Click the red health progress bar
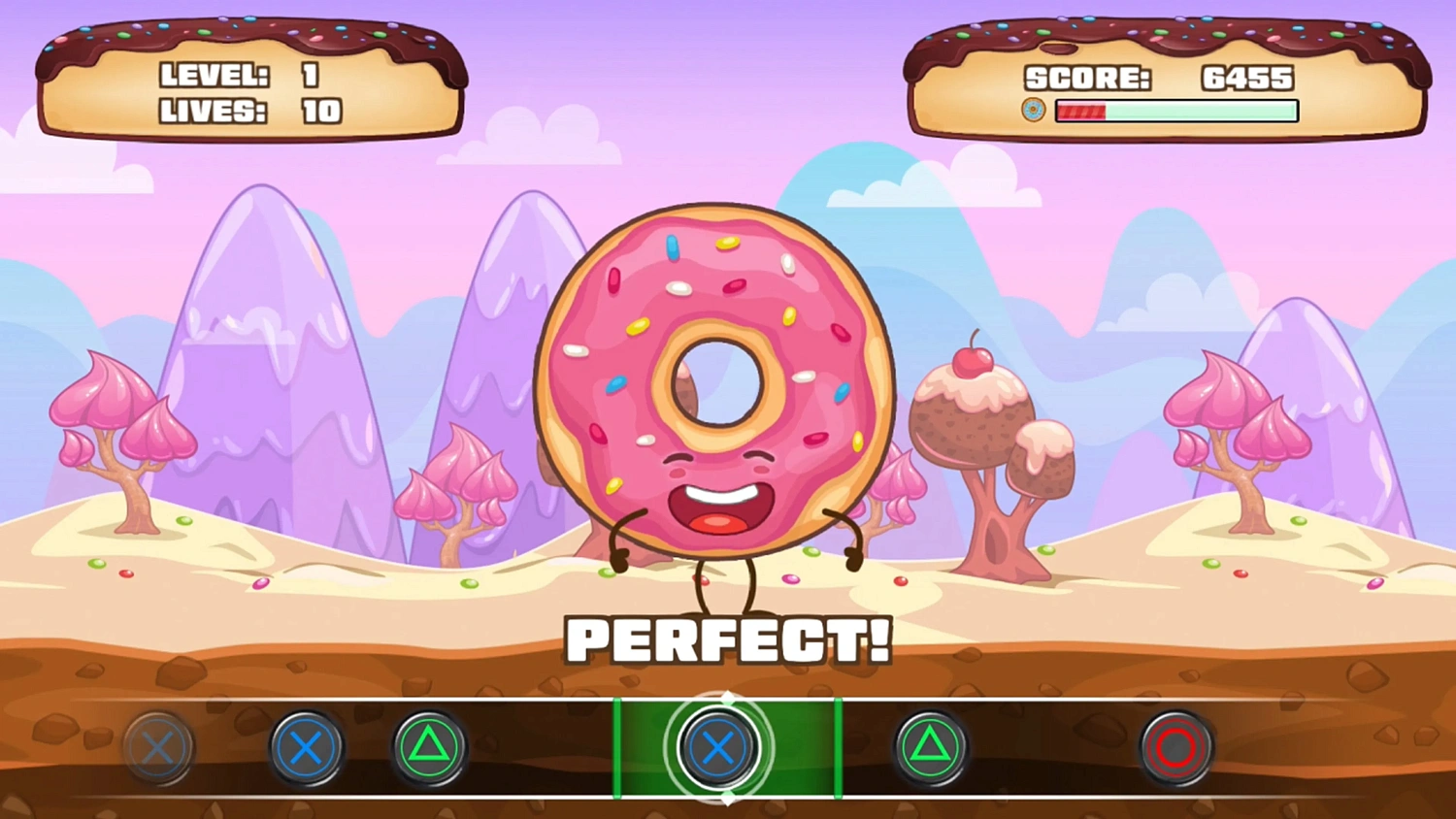The height and width of the screenshot is (819, 1456). 1082,112
